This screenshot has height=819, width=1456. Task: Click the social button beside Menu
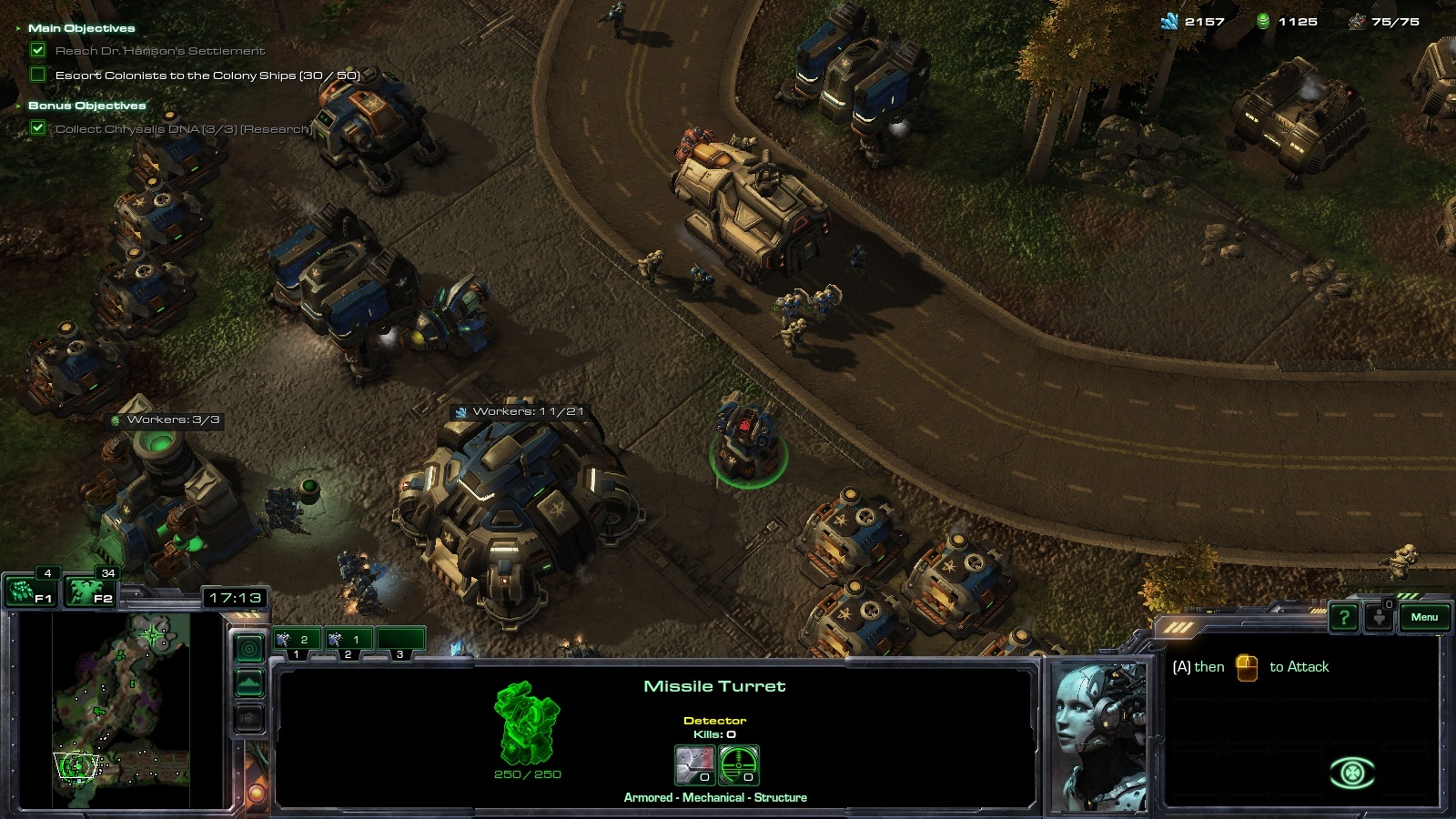(x=1380, y=618)
